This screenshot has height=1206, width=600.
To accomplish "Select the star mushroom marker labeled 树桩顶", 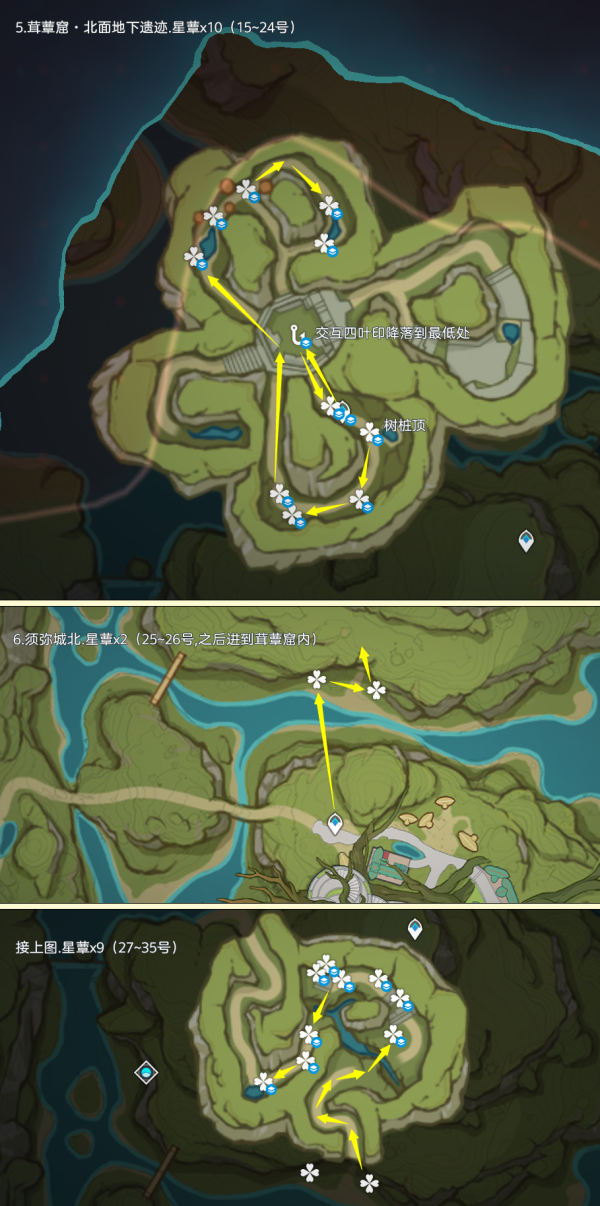I will pos(370,432).
